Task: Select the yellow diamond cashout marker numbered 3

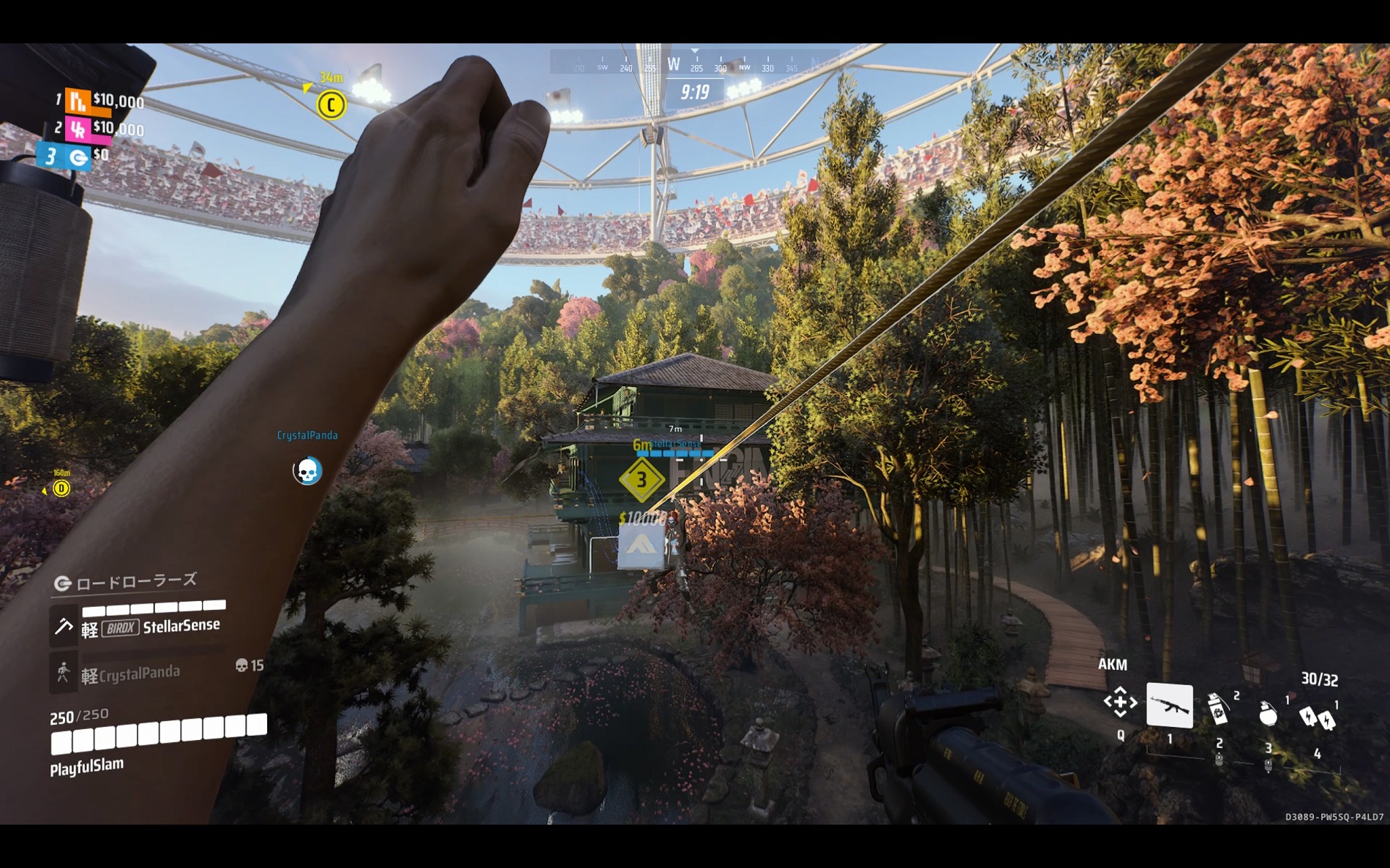Action: (x=642, y=480)
